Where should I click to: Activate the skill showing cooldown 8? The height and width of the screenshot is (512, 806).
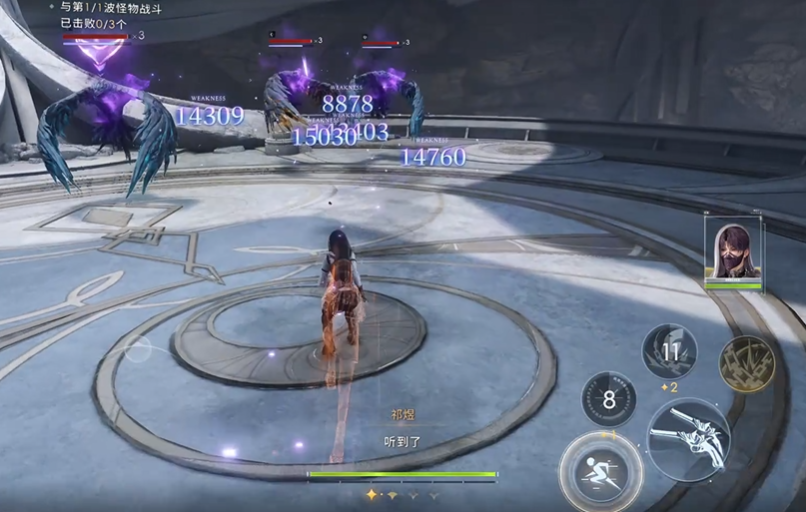(608, 398)
